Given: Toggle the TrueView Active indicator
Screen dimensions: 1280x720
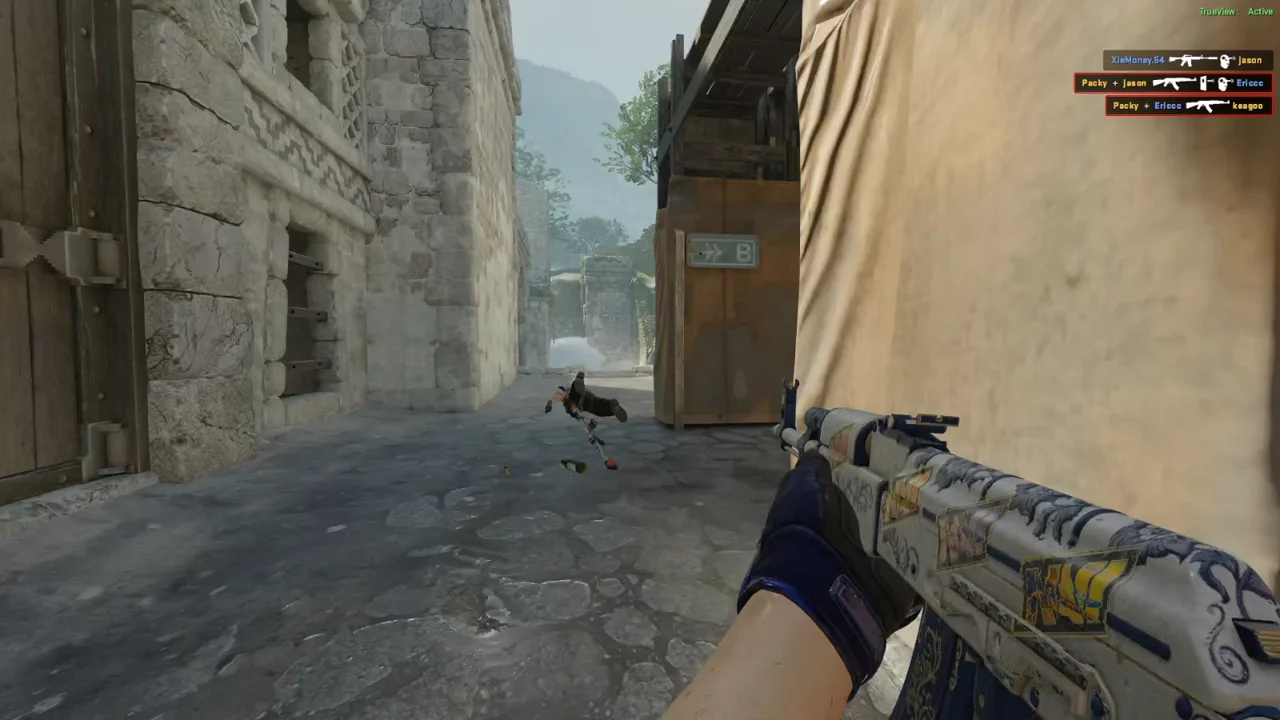Looking at the screenshot, I should point(1236,11).
